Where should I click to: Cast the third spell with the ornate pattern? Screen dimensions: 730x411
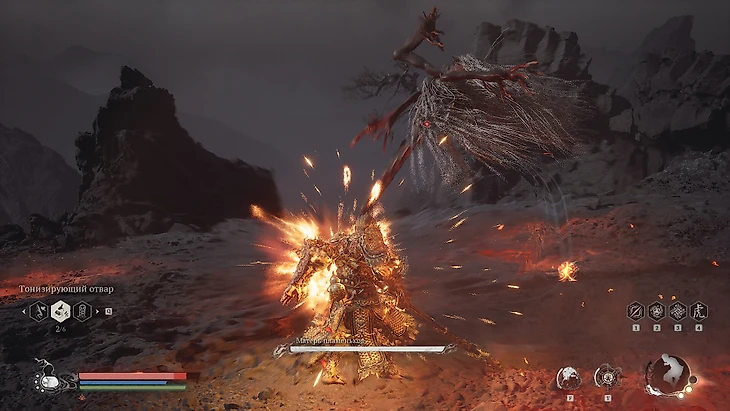pyautogui.click(x=677, y=311)
